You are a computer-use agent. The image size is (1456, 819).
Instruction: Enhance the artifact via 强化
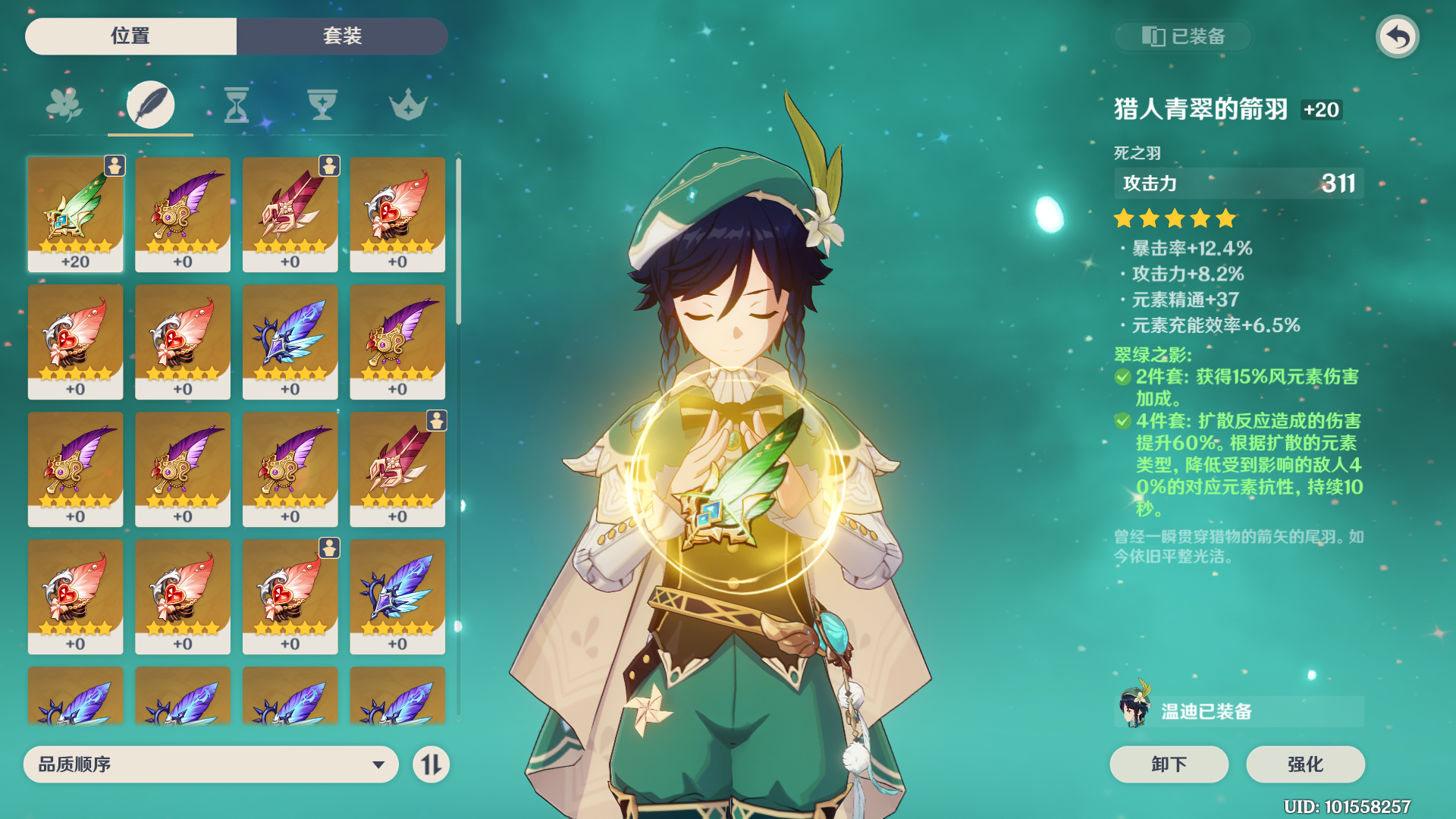1305,764
